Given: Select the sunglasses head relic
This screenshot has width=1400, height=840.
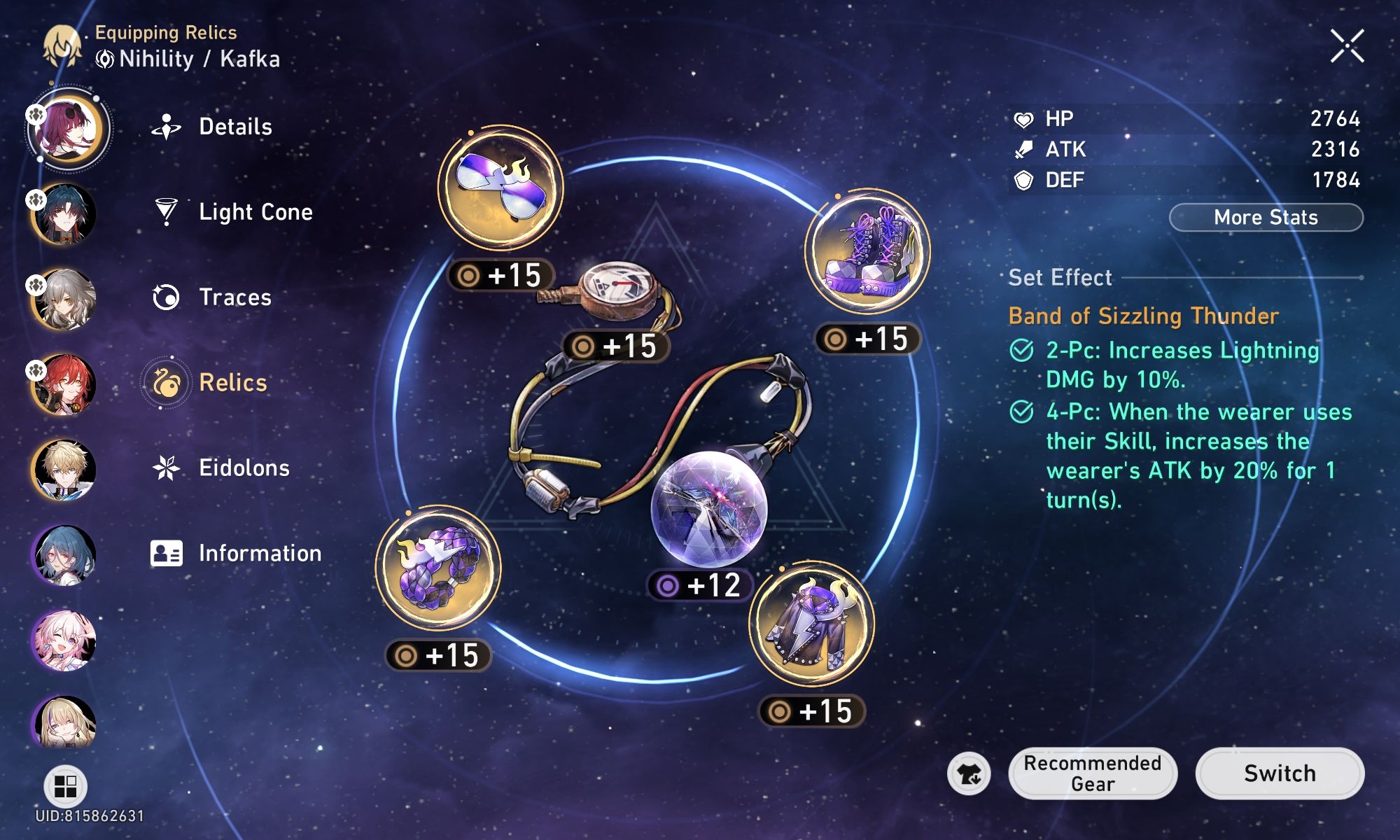Looking at the screenshot, I should (500, 186).
